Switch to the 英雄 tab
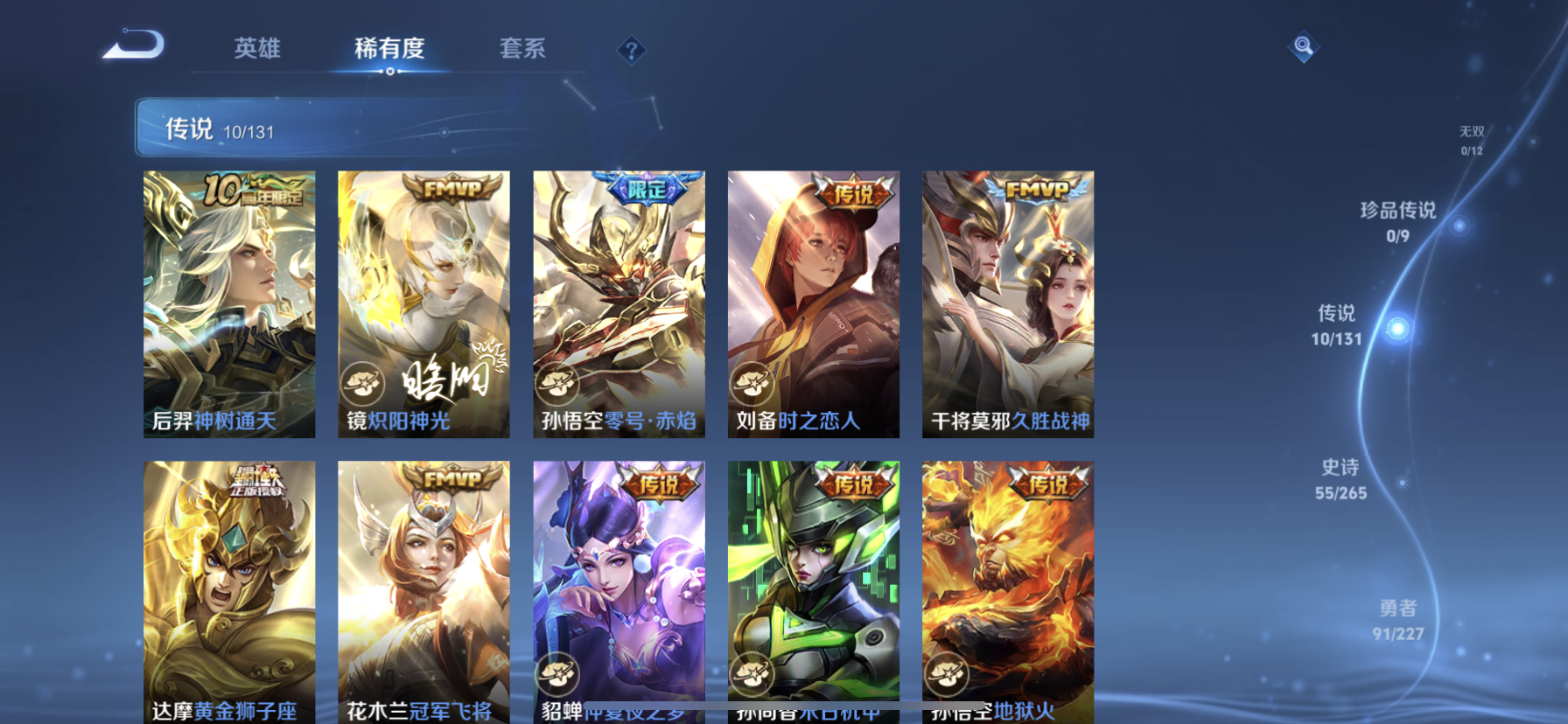 coord(255,50)
